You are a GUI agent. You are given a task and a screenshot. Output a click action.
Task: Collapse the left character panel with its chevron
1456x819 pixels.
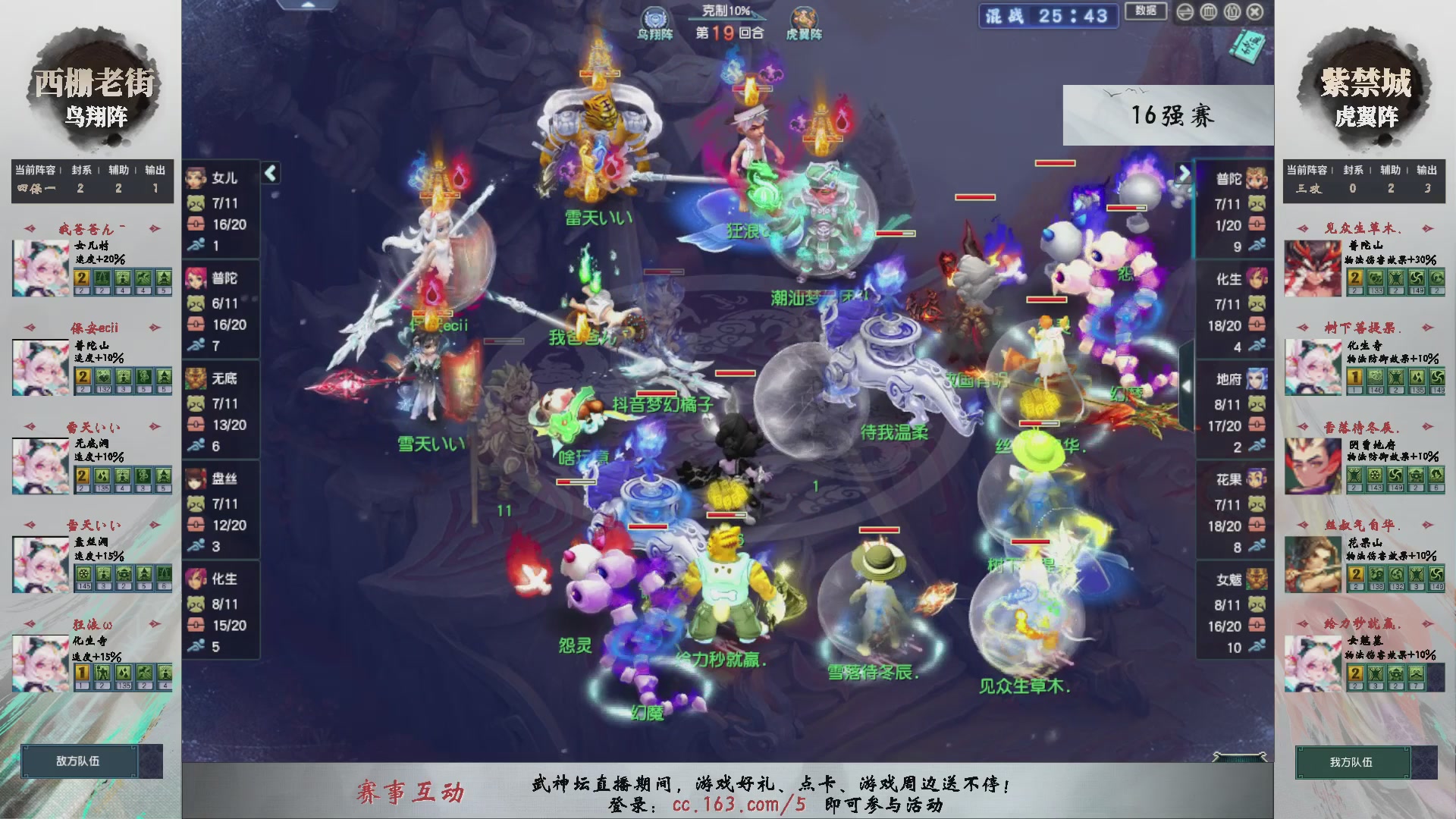point(269,173)
